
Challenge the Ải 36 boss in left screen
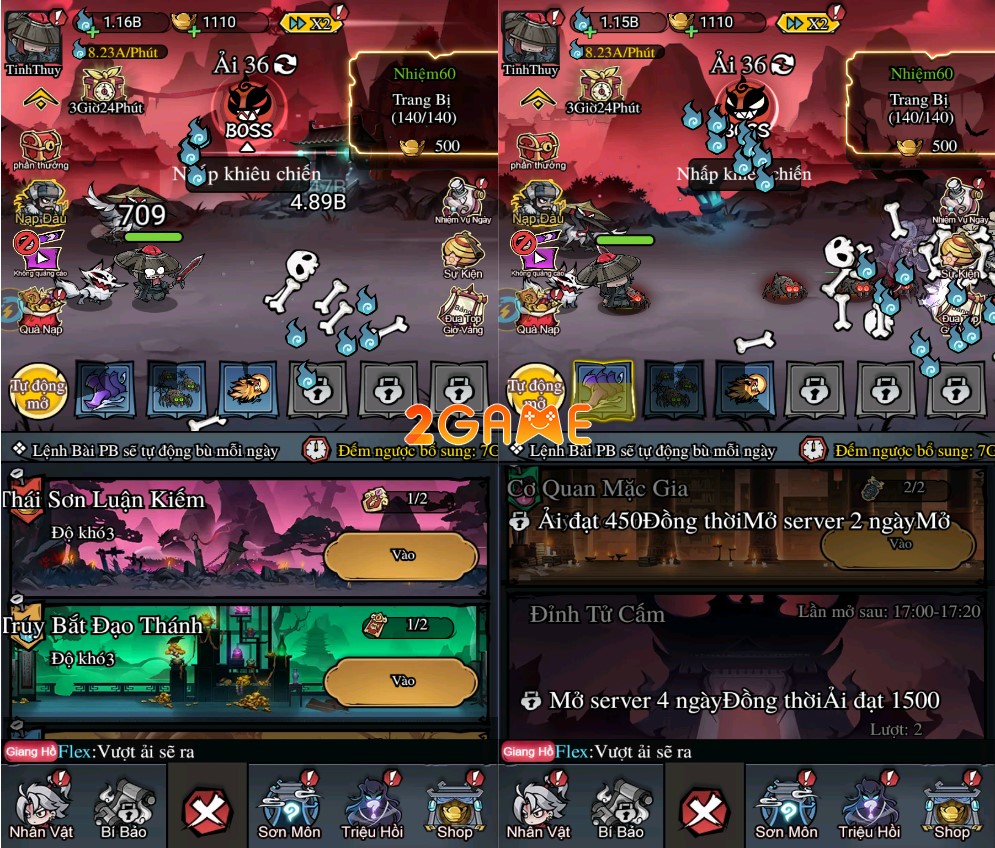point(249,110)
